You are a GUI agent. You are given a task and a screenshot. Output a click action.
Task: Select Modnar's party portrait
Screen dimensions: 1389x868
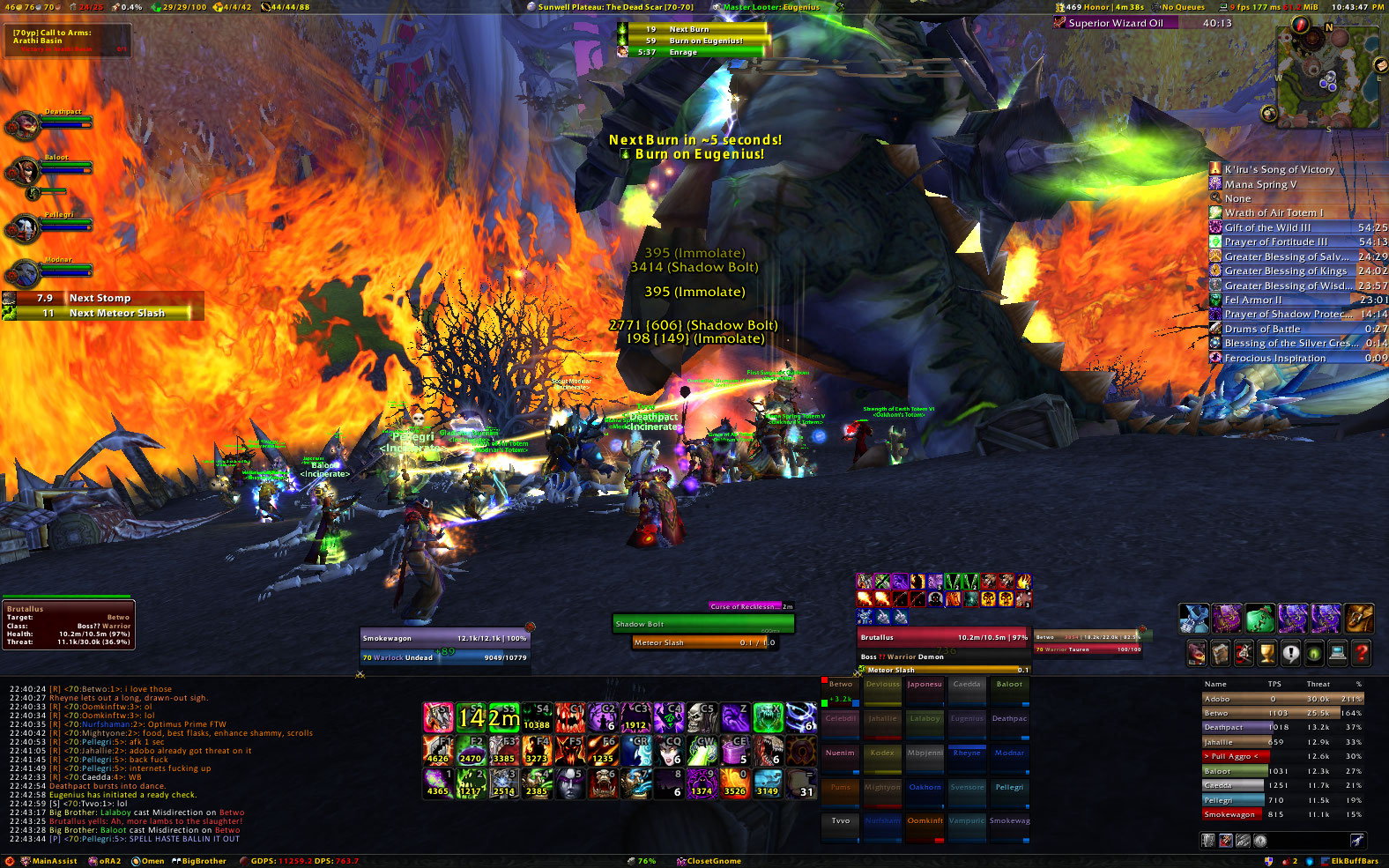21,273
